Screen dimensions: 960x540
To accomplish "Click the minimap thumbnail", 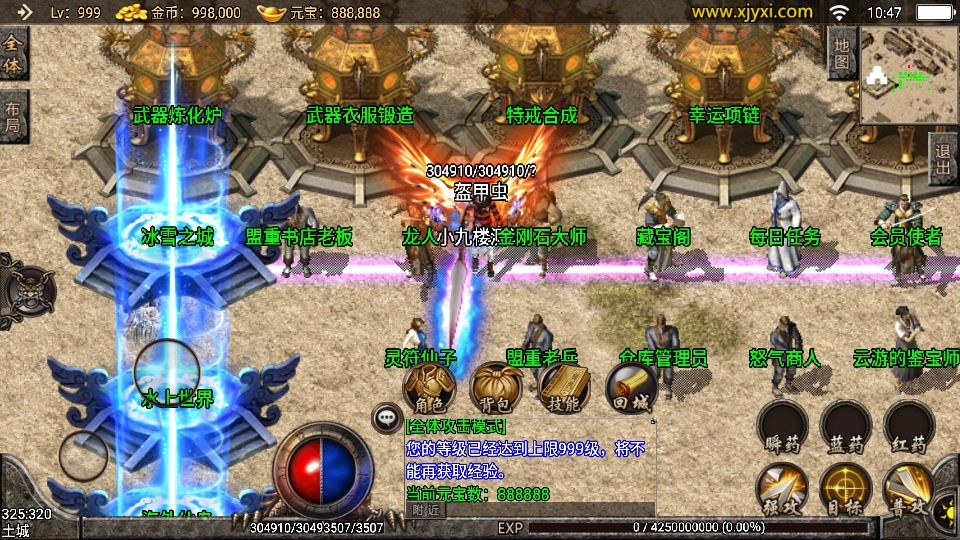I will (x=908, y=76).
